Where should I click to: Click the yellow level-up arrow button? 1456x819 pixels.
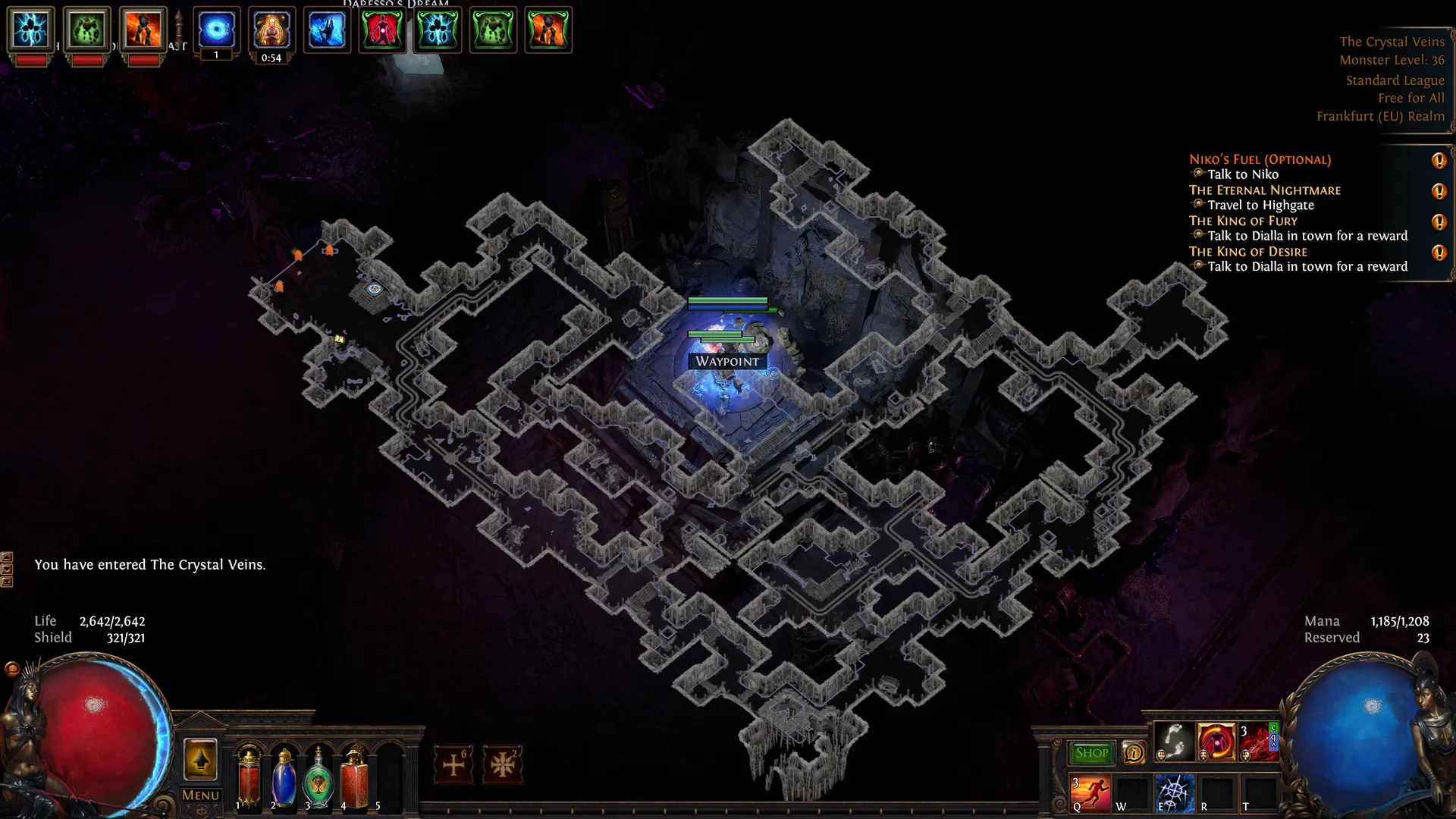pos(200,759)
